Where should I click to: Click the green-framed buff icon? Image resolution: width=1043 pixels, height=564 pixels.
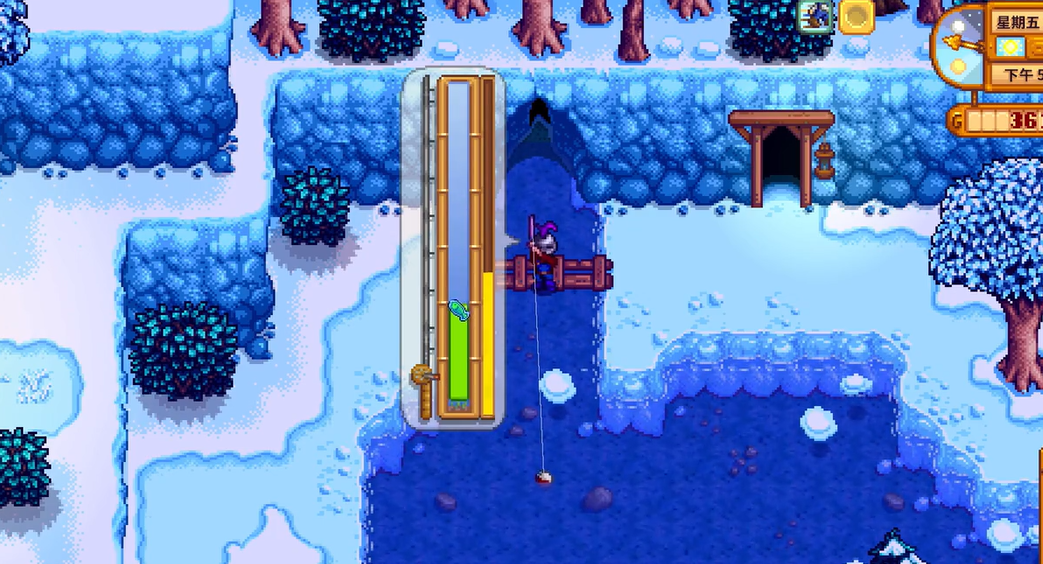click(816, 16)
